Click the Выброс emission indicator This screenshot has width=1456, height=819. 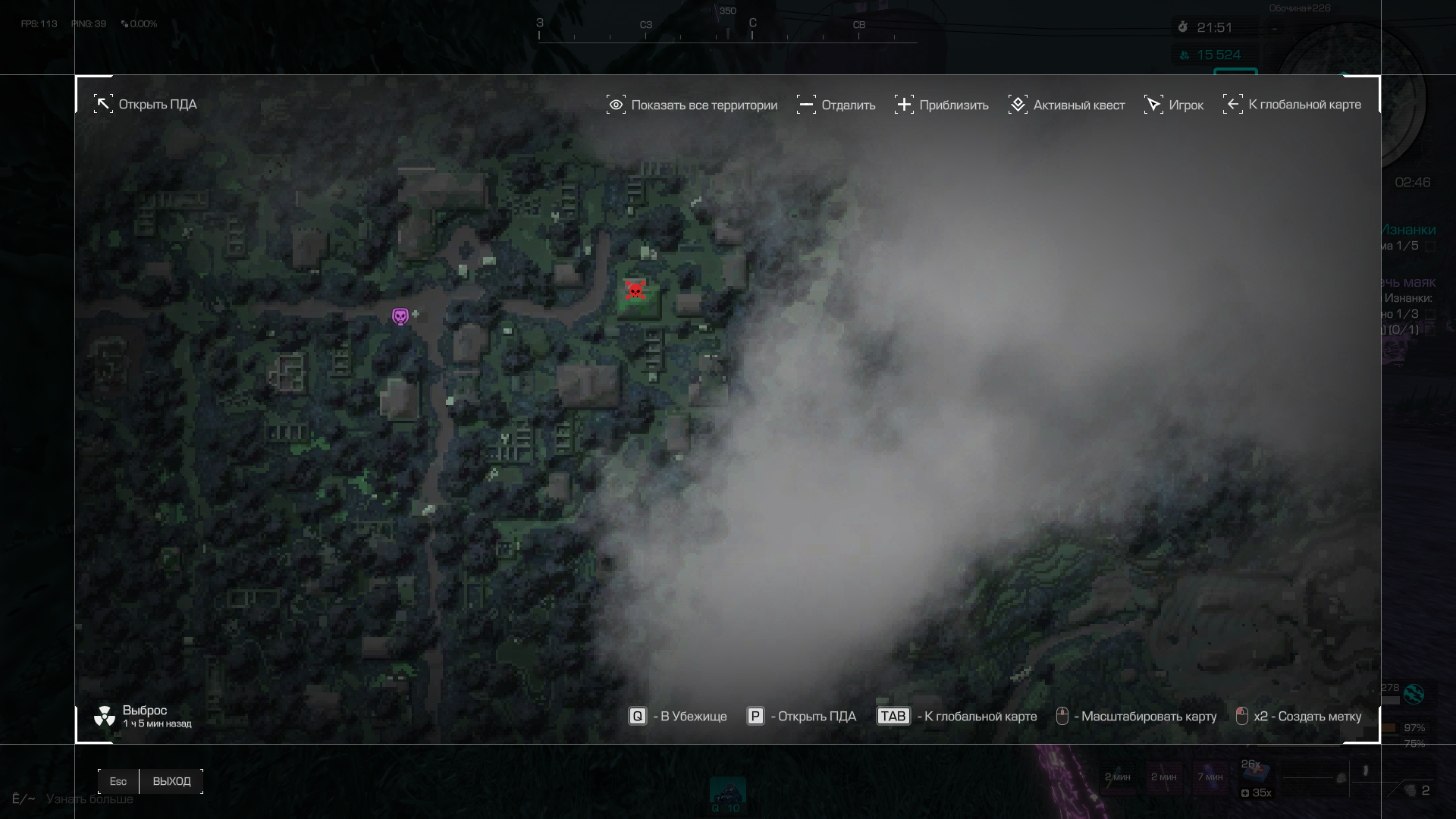pyautogui.click(x=143, y=716)
